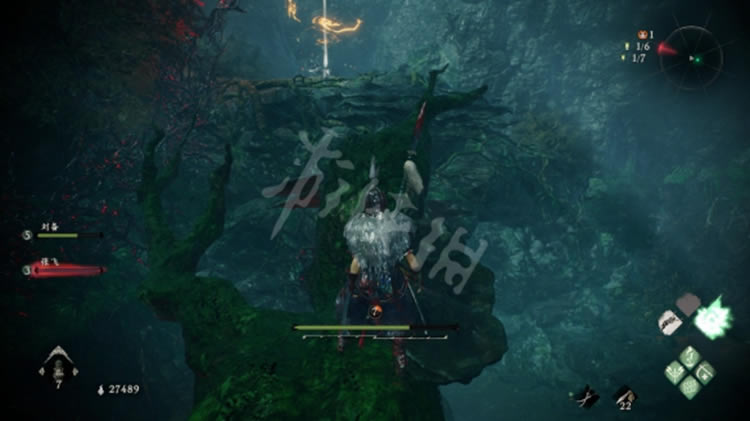This screenshot has width=750, height=421.
Task: Click the white martial art diamond icon
Action: pyautogui.click(x=671, y=323)
